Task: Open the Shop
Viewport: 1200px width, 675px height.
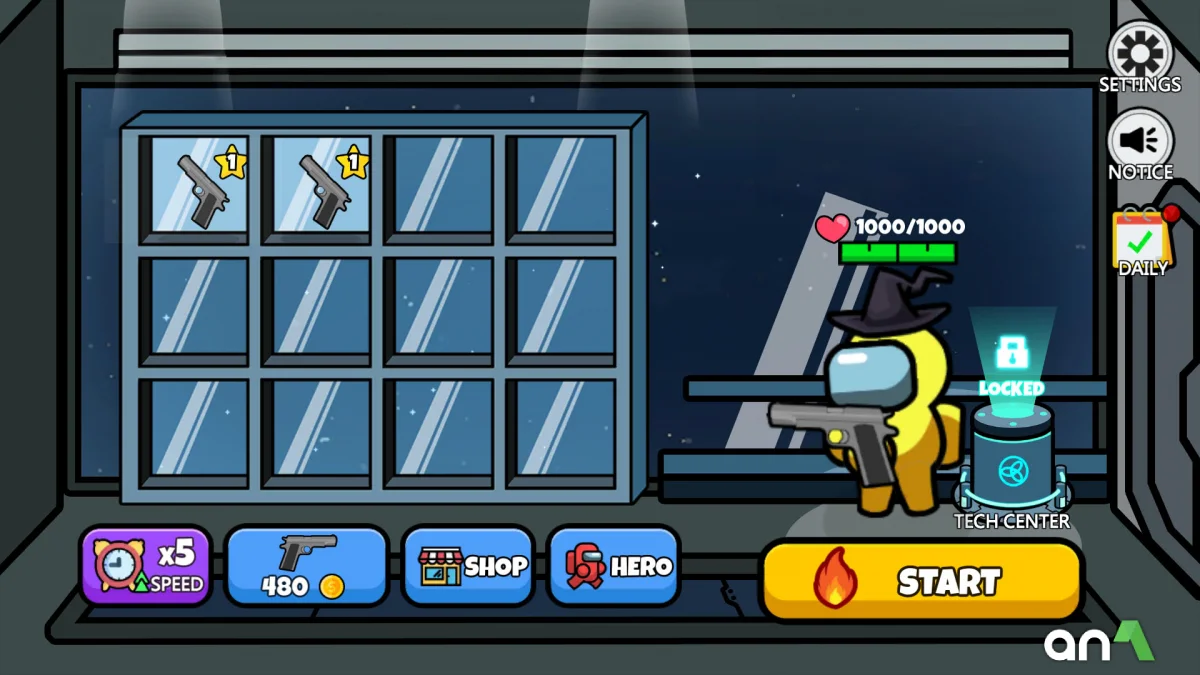Action: (x=469, y=567)
